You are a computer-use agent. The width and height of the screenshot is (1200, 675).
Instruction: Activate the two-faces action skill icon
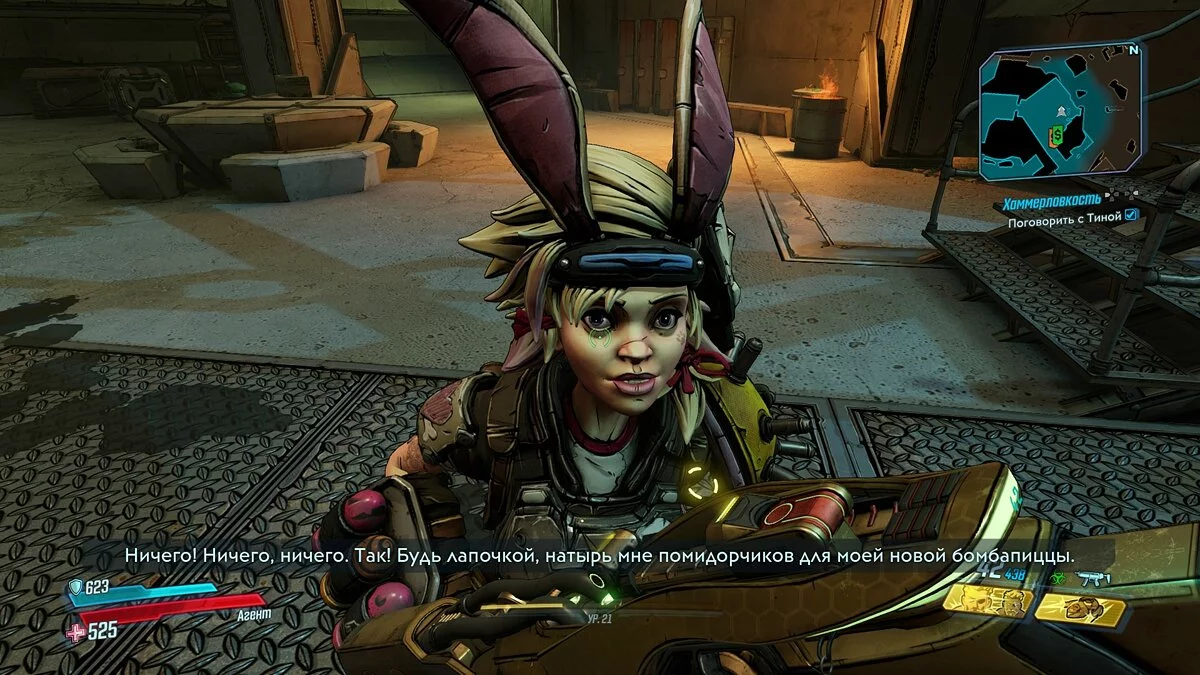[986, 600]
